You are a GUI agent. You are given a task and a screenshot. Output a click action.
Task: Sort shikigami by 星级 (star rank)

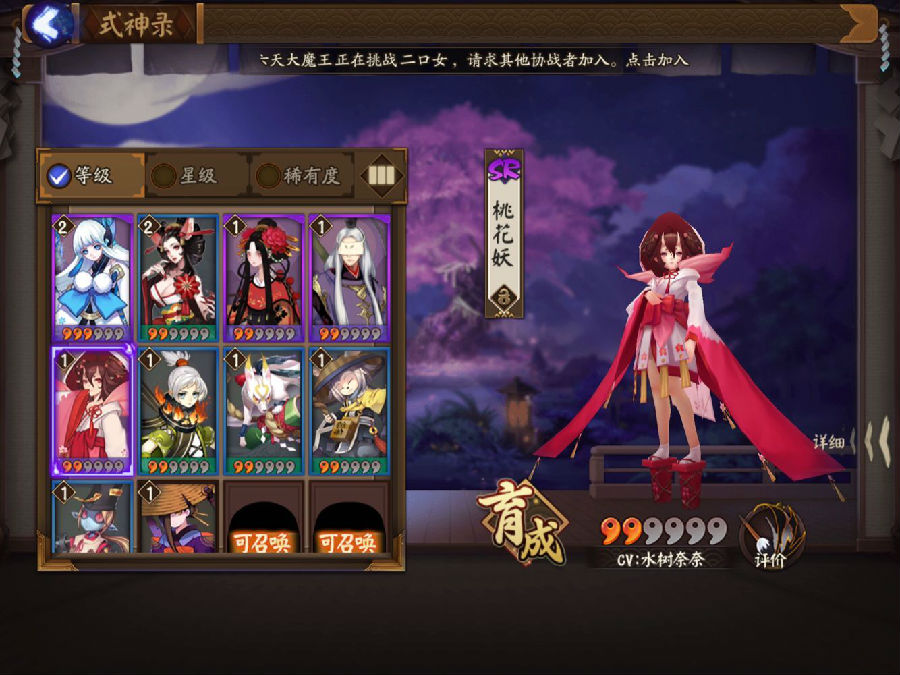pyautogui.click(x=185, y=176)
